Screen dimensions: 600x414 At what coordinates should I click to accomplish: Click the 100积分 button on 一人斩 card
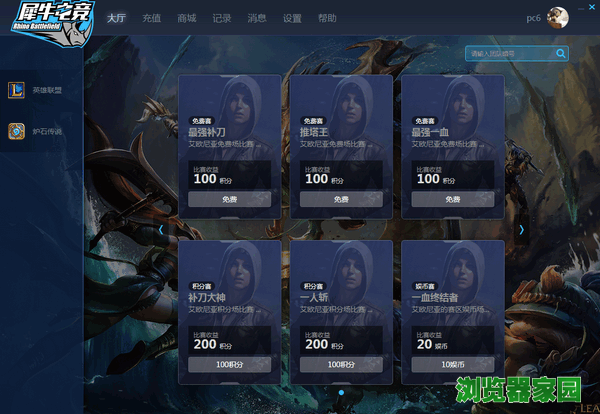(341, 365)
